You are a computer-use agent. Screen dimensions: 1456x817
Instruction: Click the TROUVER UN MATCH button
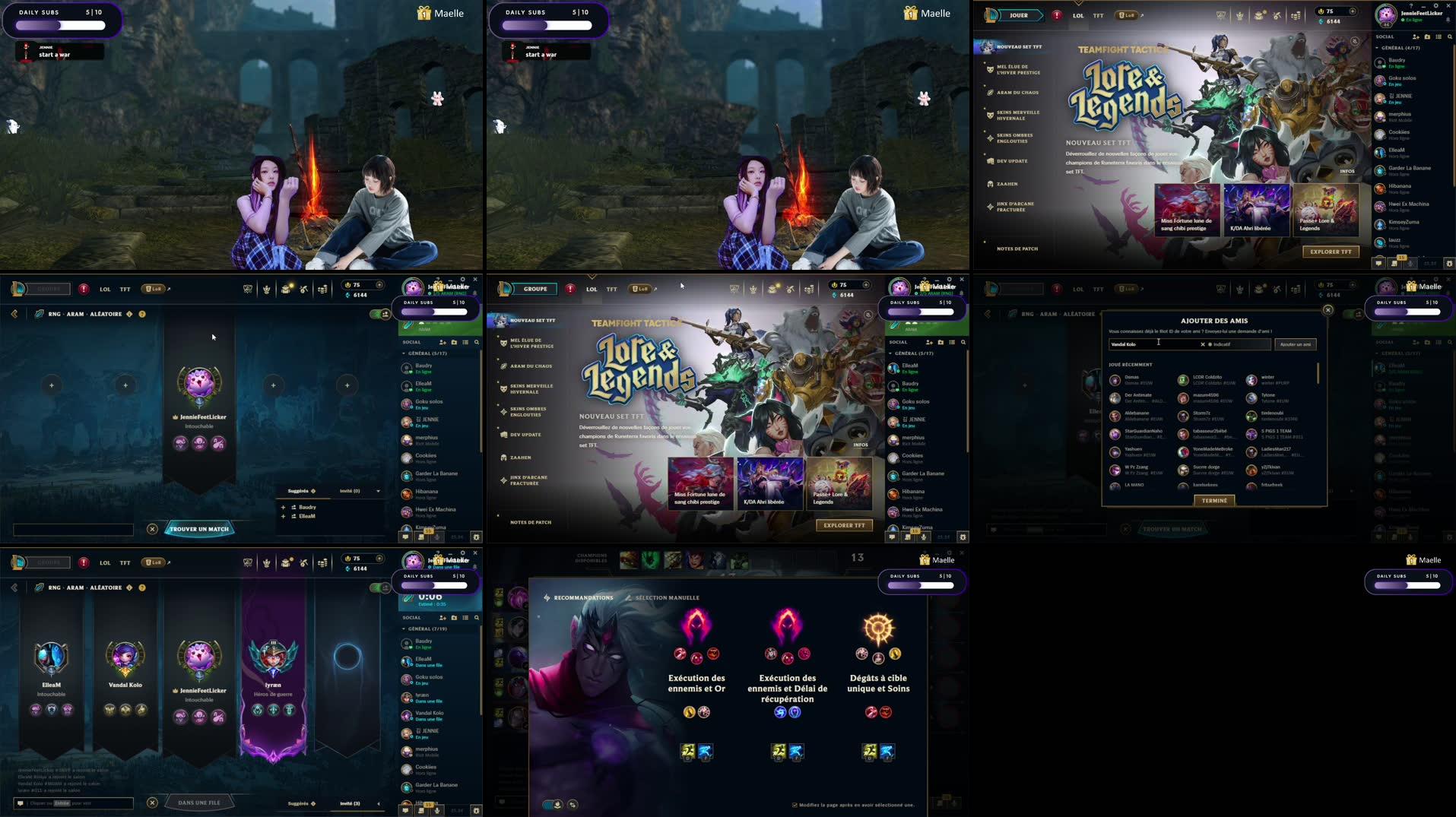tap(199, 529)
